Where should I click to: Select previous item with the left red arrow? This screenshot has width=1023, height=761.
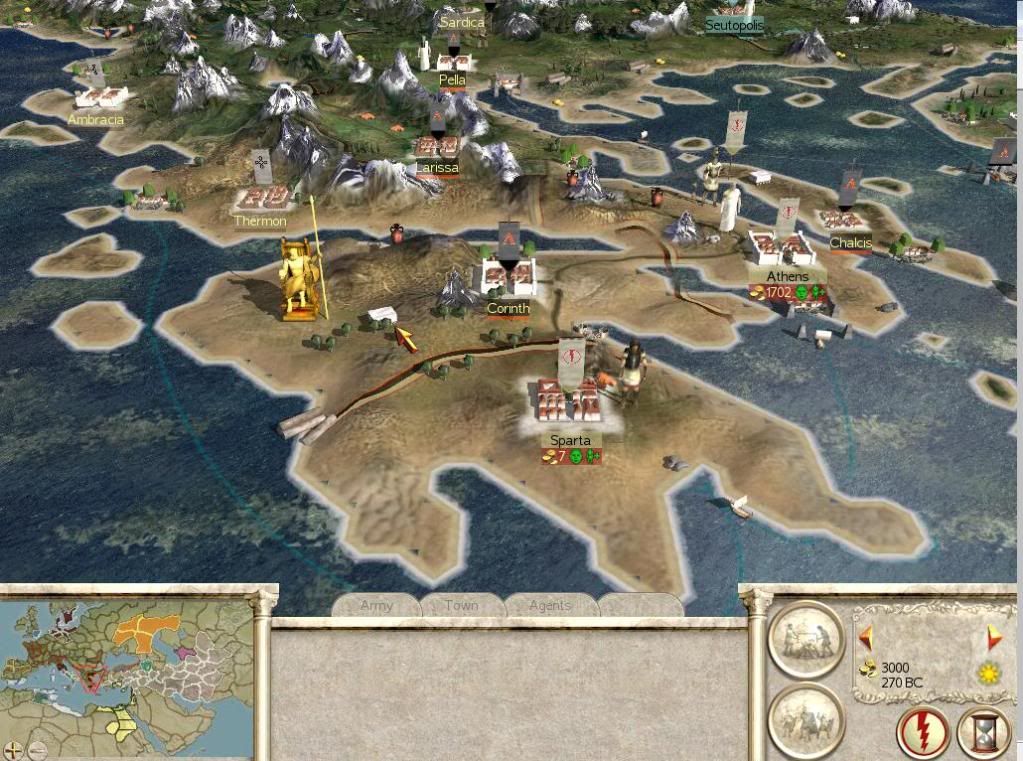pyautogui.click(x=866, y=638)
